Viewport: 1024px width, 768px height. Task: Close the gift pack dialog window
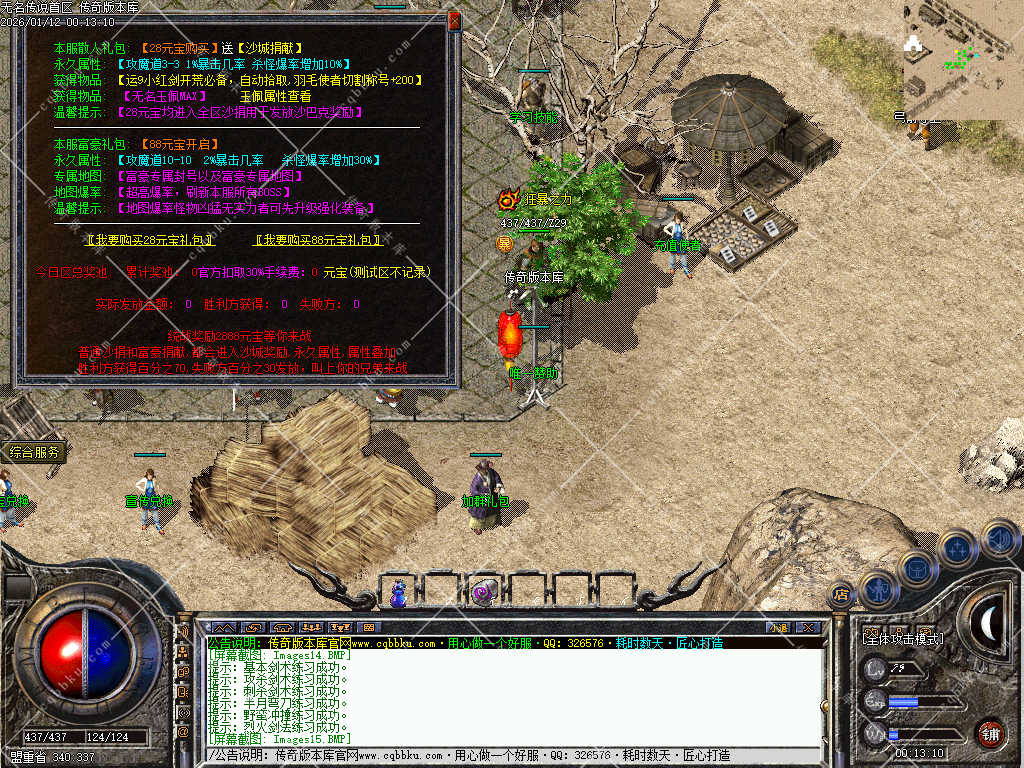pos(454,20)
